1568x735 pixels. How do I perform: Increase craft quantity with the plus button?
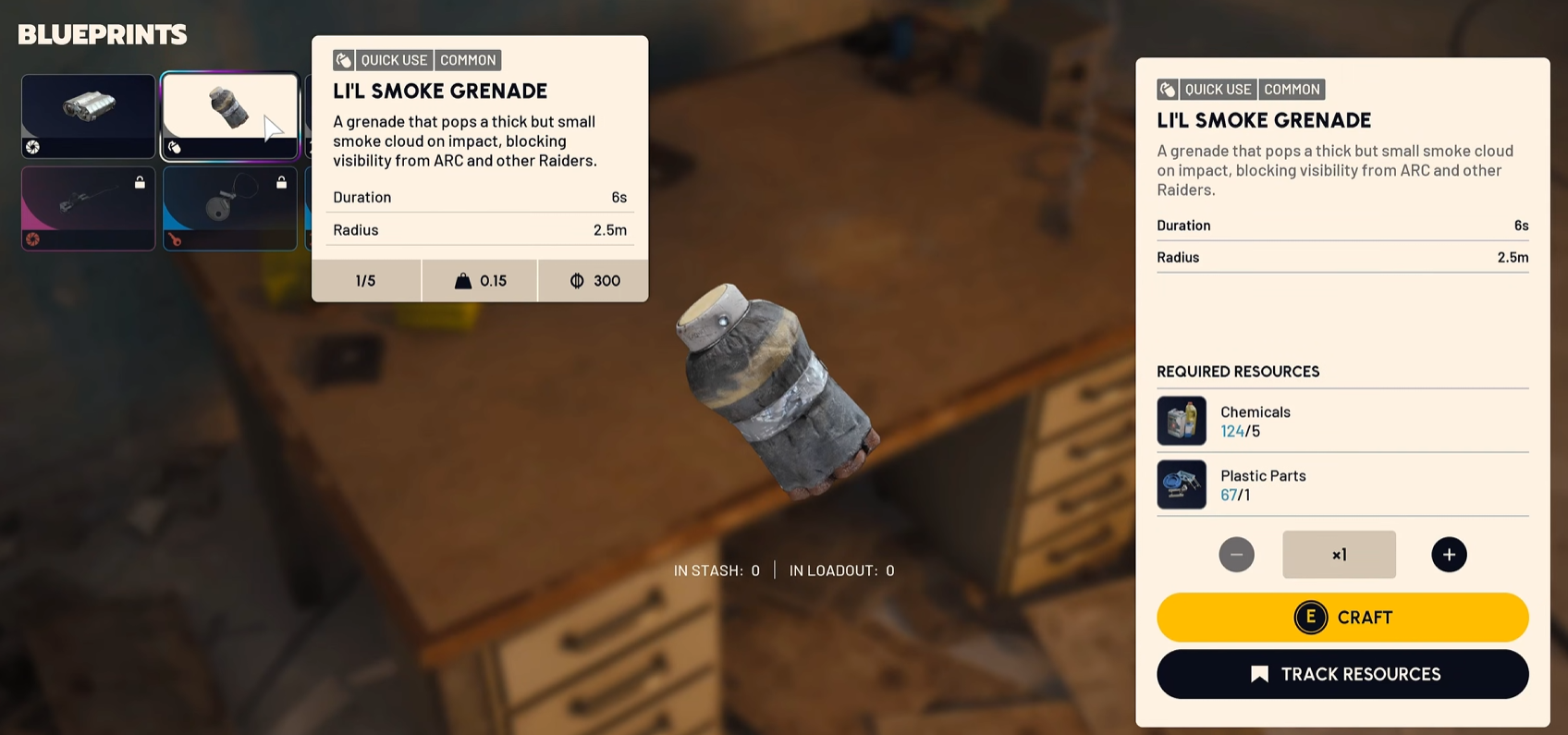(1448, 555)
